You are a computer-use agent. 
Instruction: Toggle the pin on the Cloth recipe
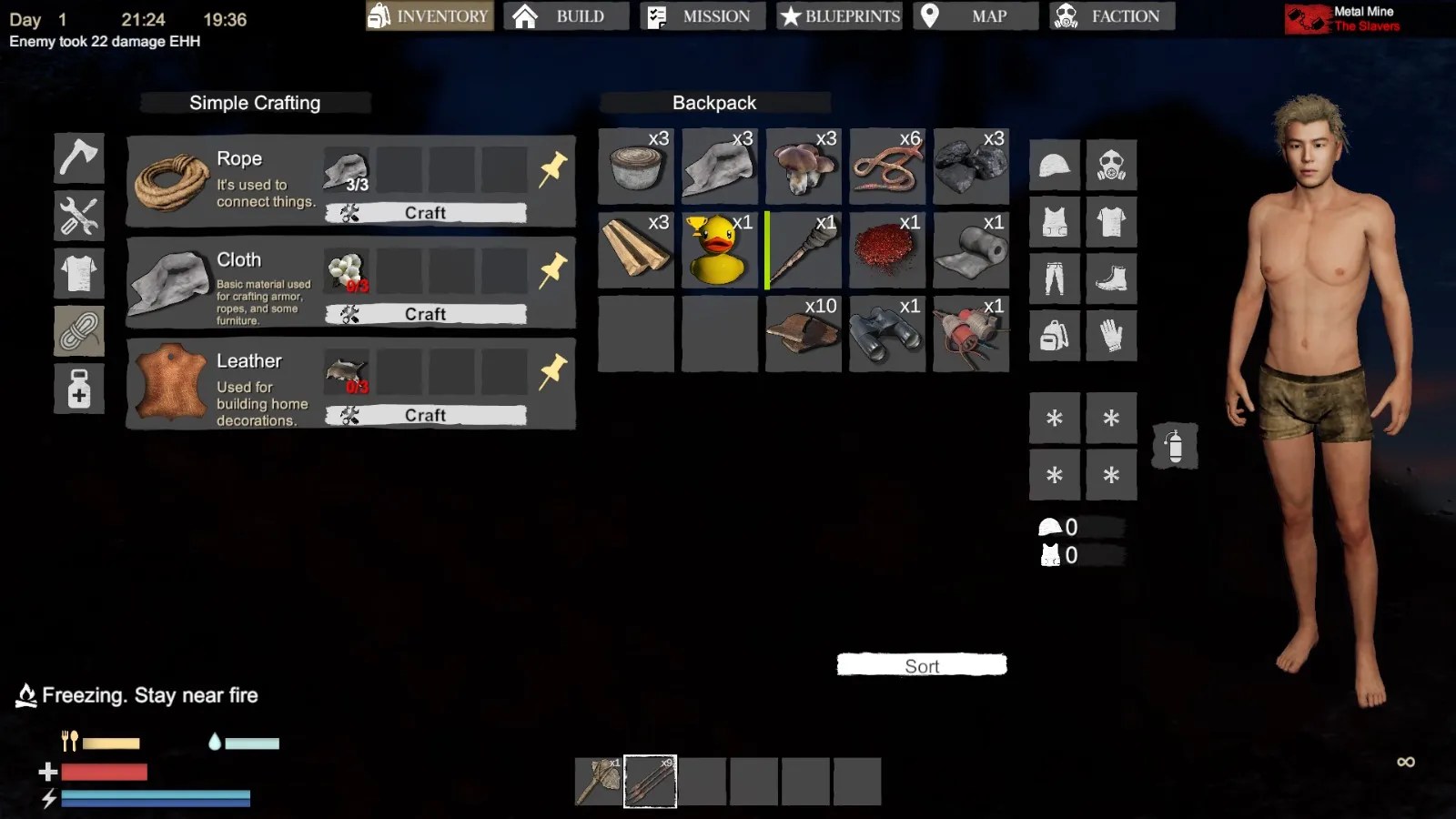[554, 269]
